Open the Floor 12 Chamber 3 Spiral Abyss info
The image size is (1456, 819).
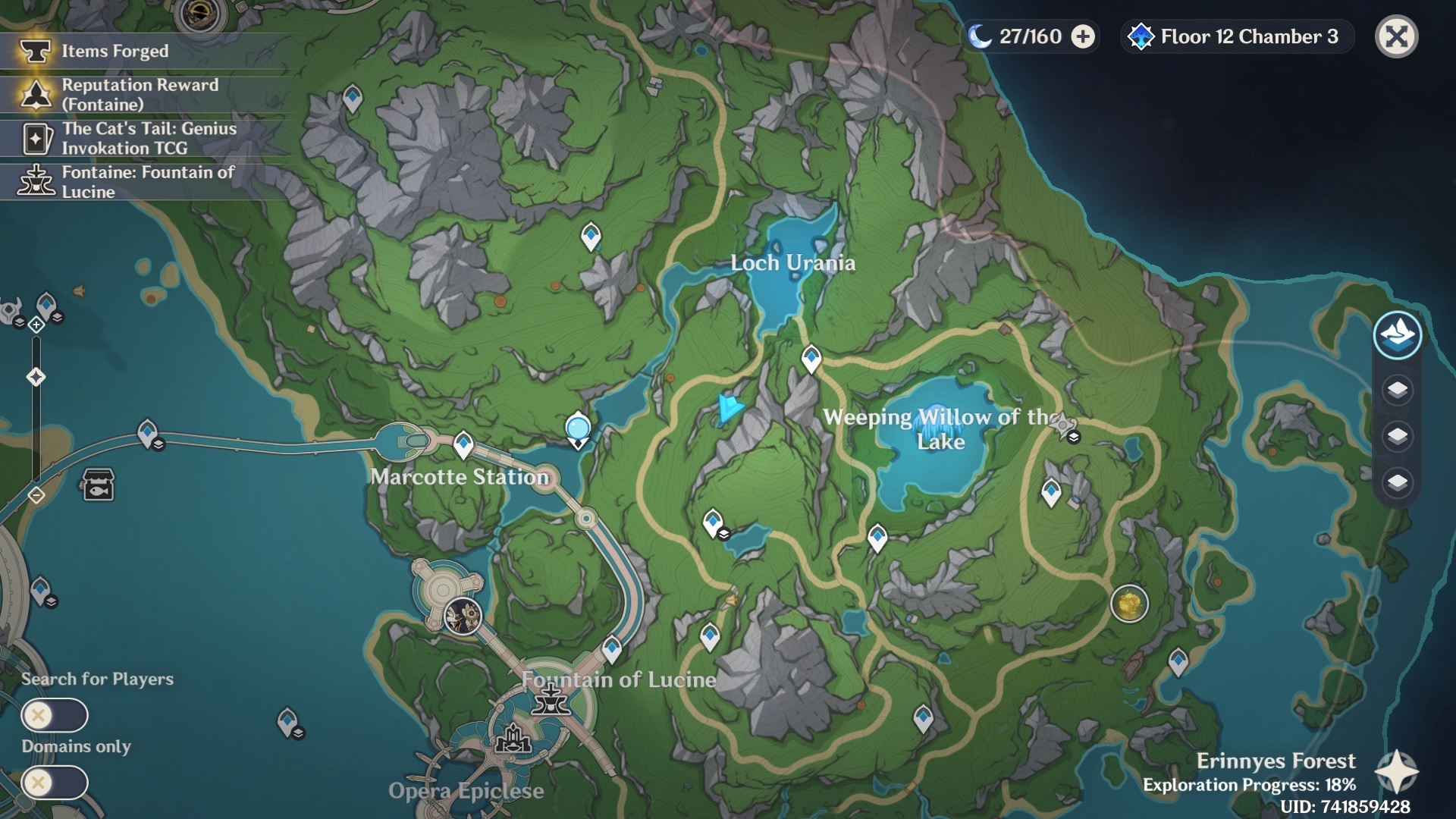pyautogui.click(x=1238, y=36)
